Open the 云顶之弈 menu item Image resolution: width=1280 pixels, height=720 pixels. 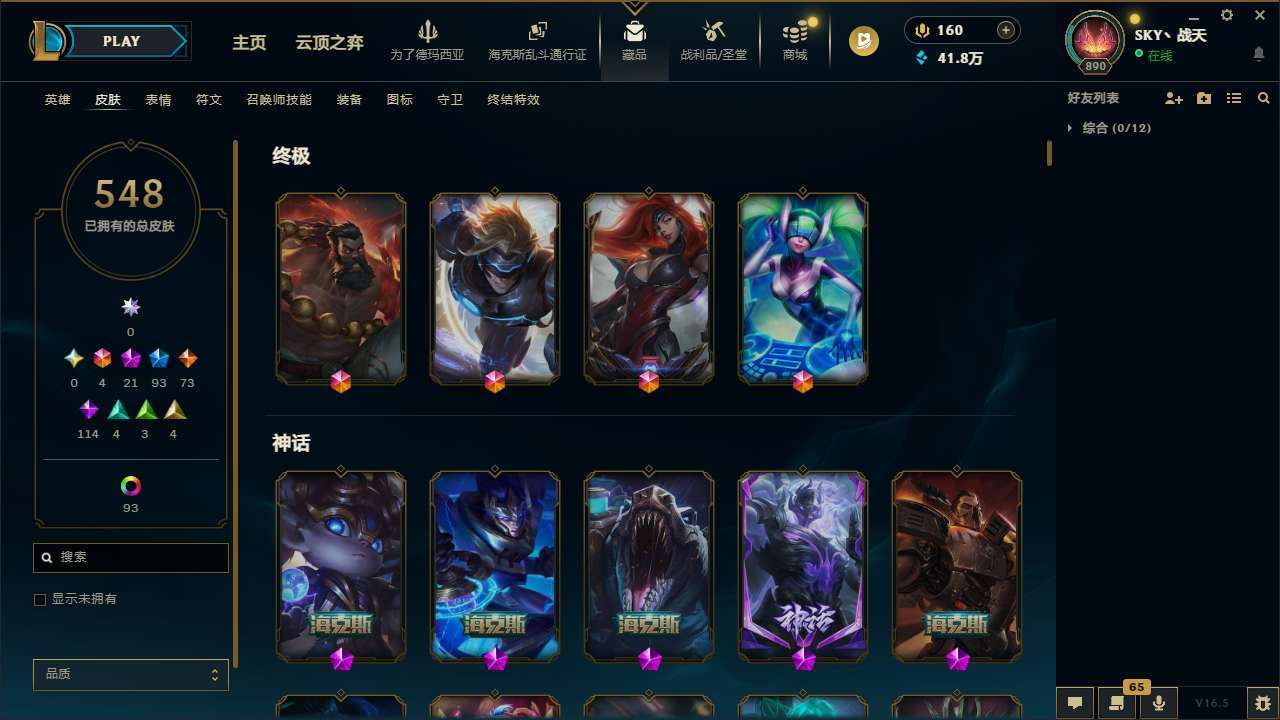pos(330,43)
